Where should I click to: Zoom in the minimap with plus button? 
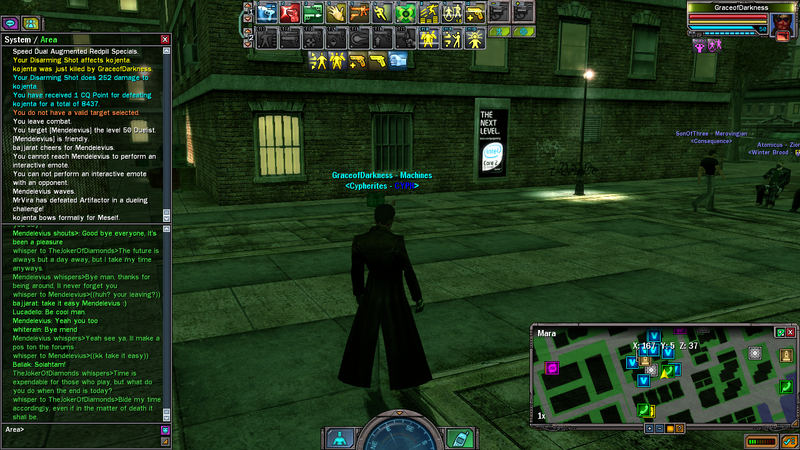tap(651, 428)
